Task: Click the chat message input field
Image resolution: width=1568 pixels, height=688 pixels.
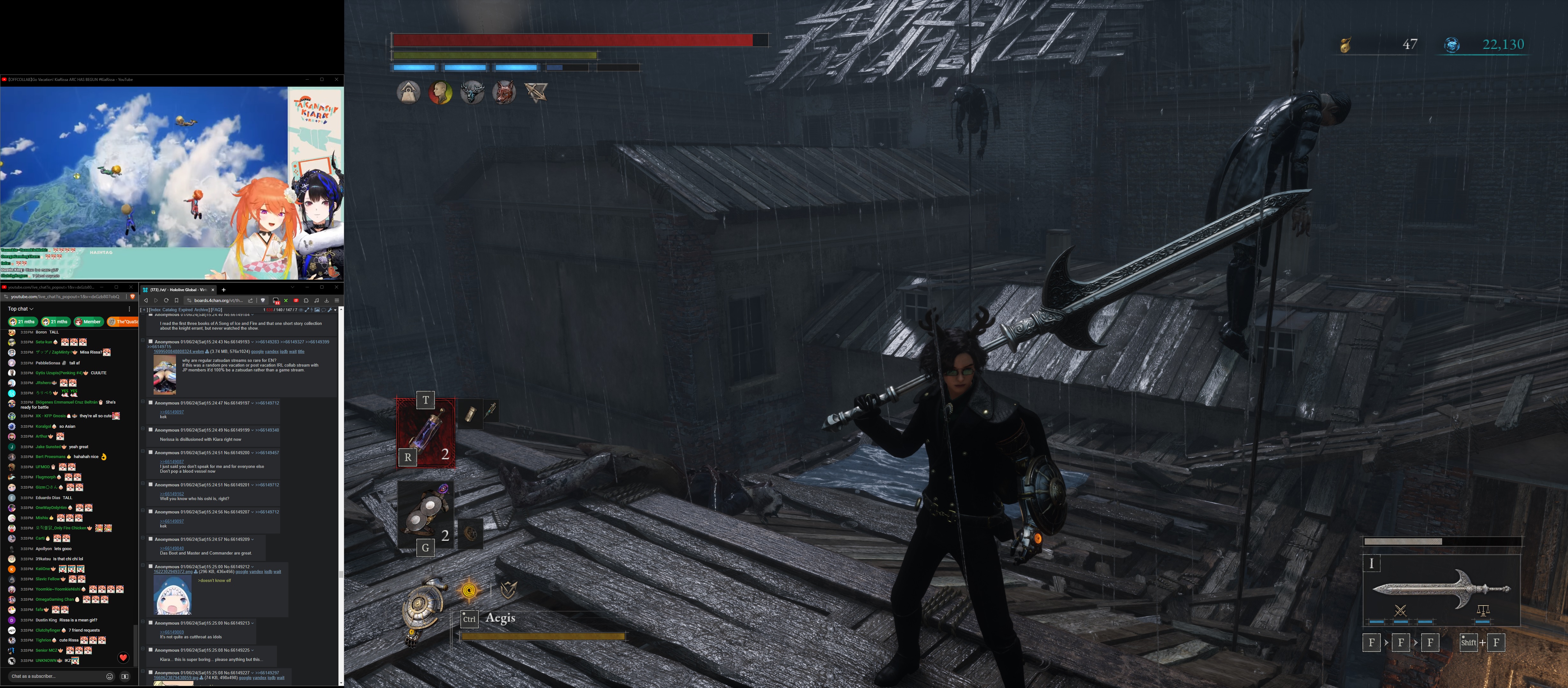Action: (x=55, y=676)
